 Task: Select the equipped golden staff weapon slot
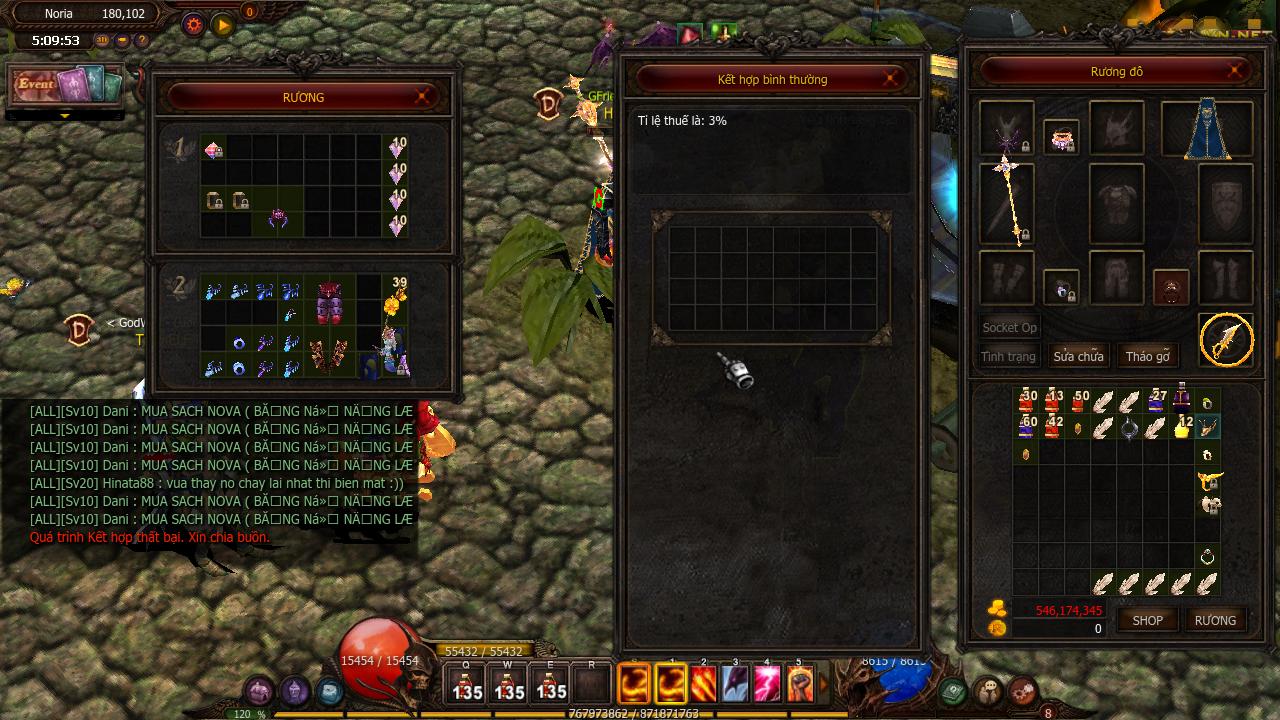click(x=1007, y=203)
